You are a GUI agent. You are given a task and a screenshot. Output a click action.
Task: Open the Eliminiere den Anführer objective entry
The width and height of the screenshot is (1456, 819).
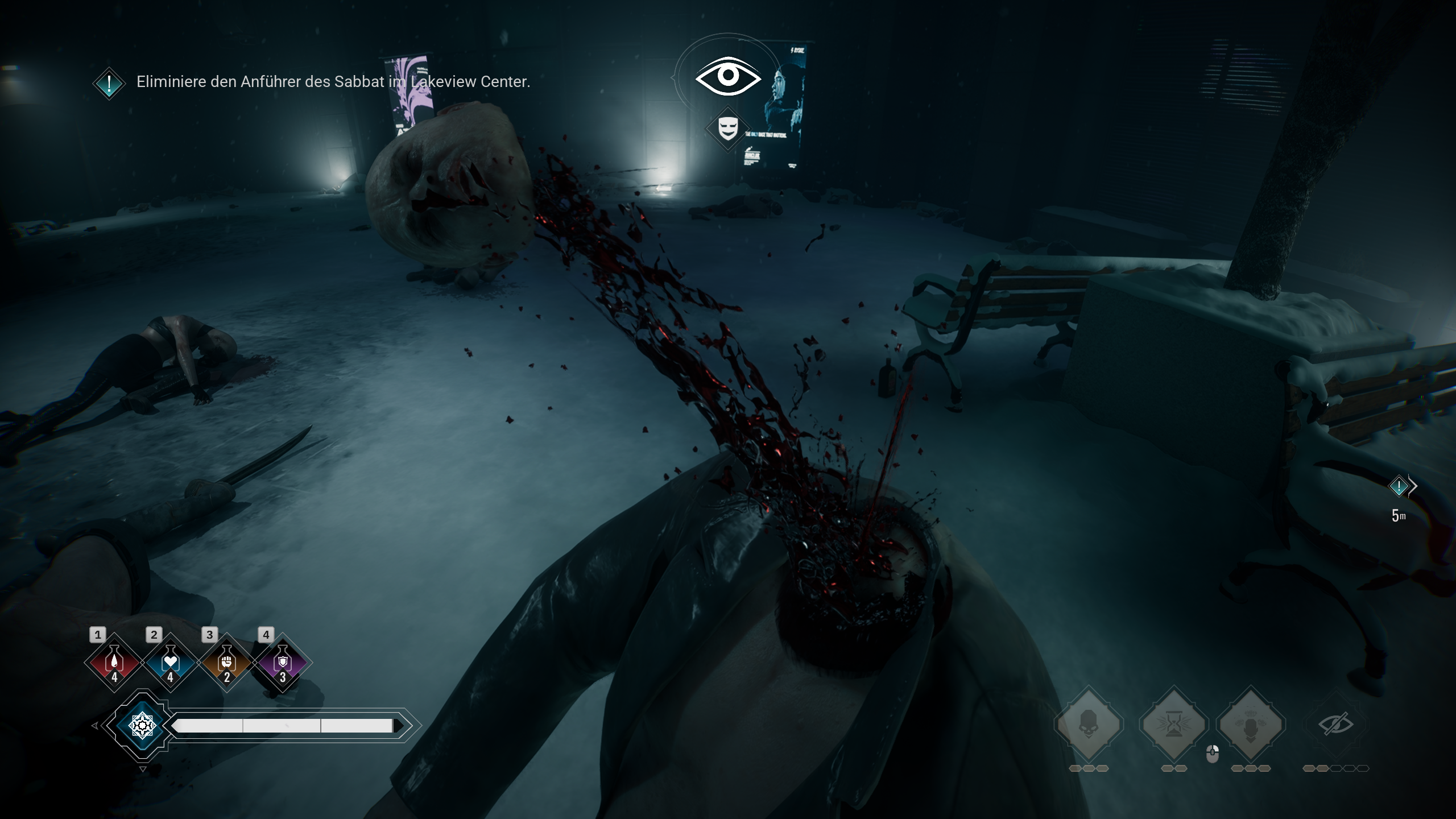[333, 83]
